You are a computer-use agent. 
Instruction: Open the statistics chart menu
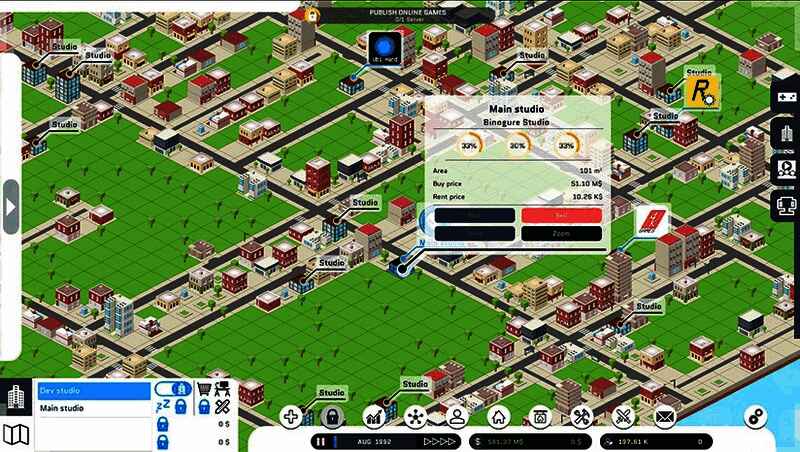coord(375,417)
